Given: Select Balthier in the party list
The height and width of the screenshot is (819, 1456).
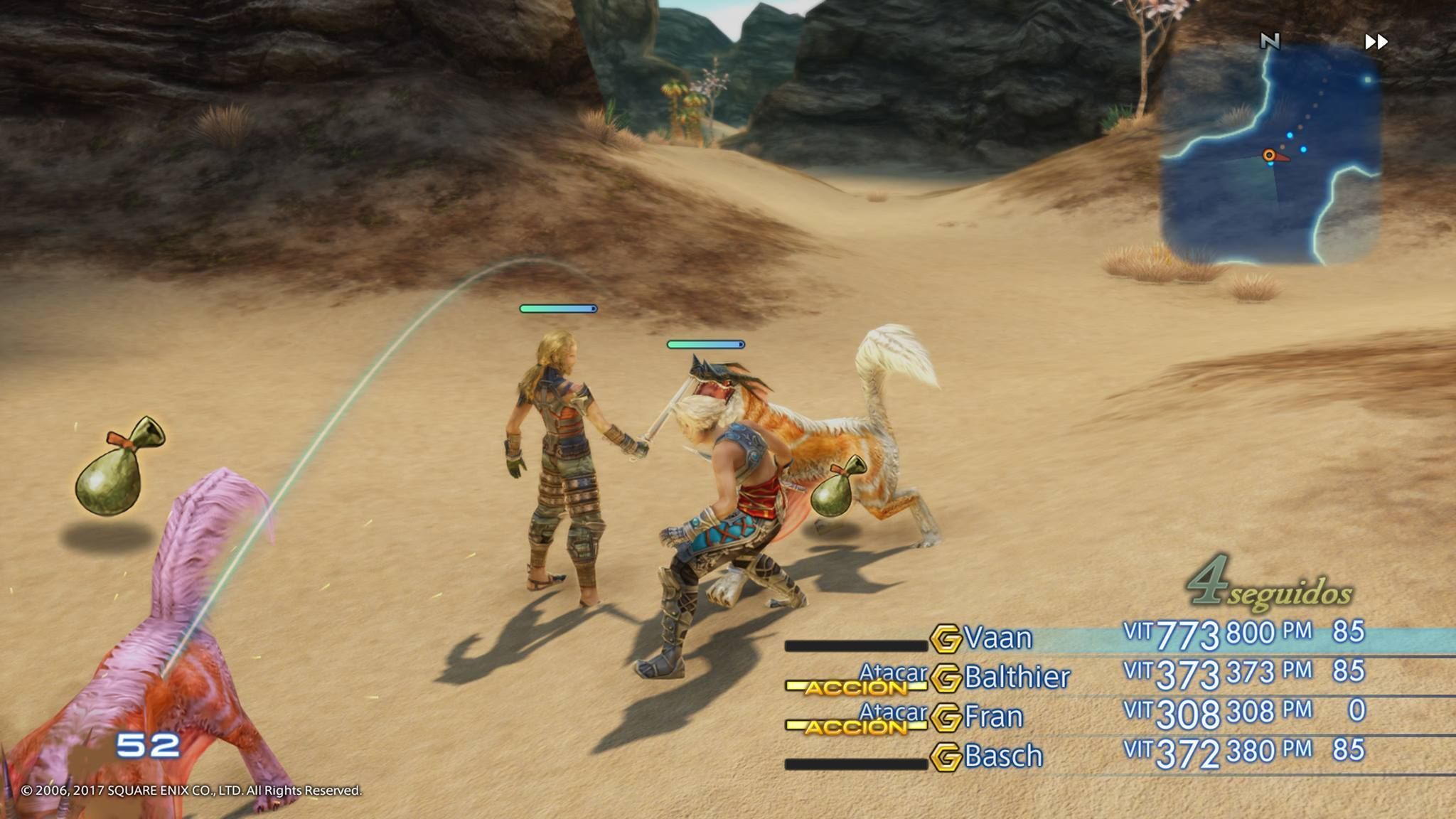Looking at the screenshot, I should pos(1017,678).
